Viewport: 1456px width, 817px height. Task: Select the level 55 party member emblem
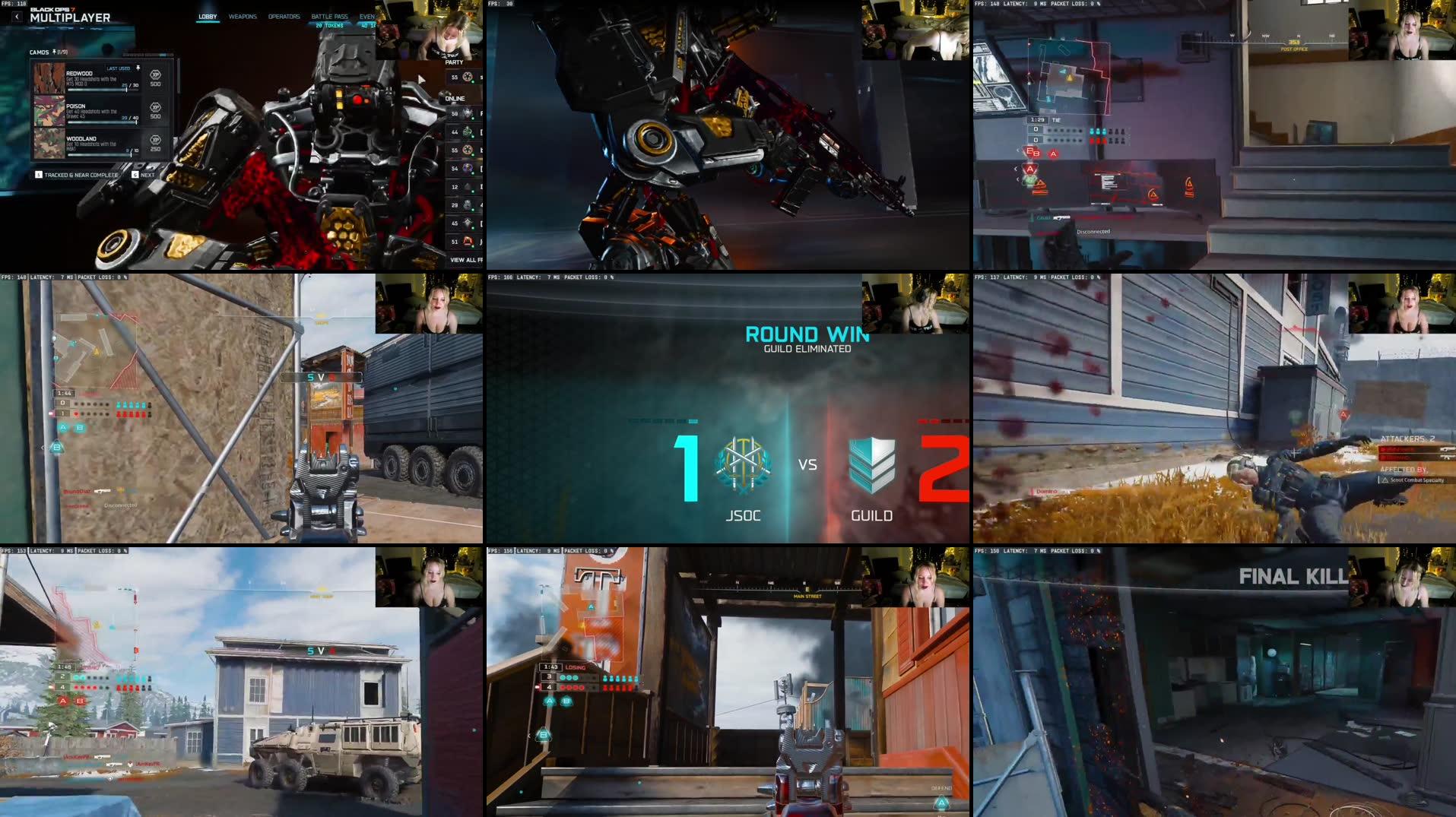468,76
